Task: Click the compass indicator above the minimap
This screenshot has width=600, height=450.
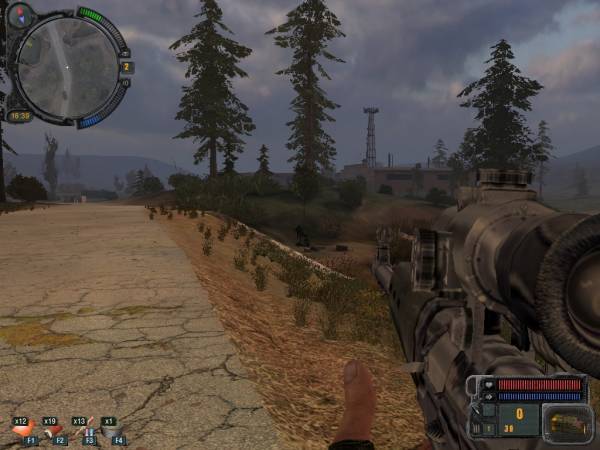Action: (x=20, y=15)
